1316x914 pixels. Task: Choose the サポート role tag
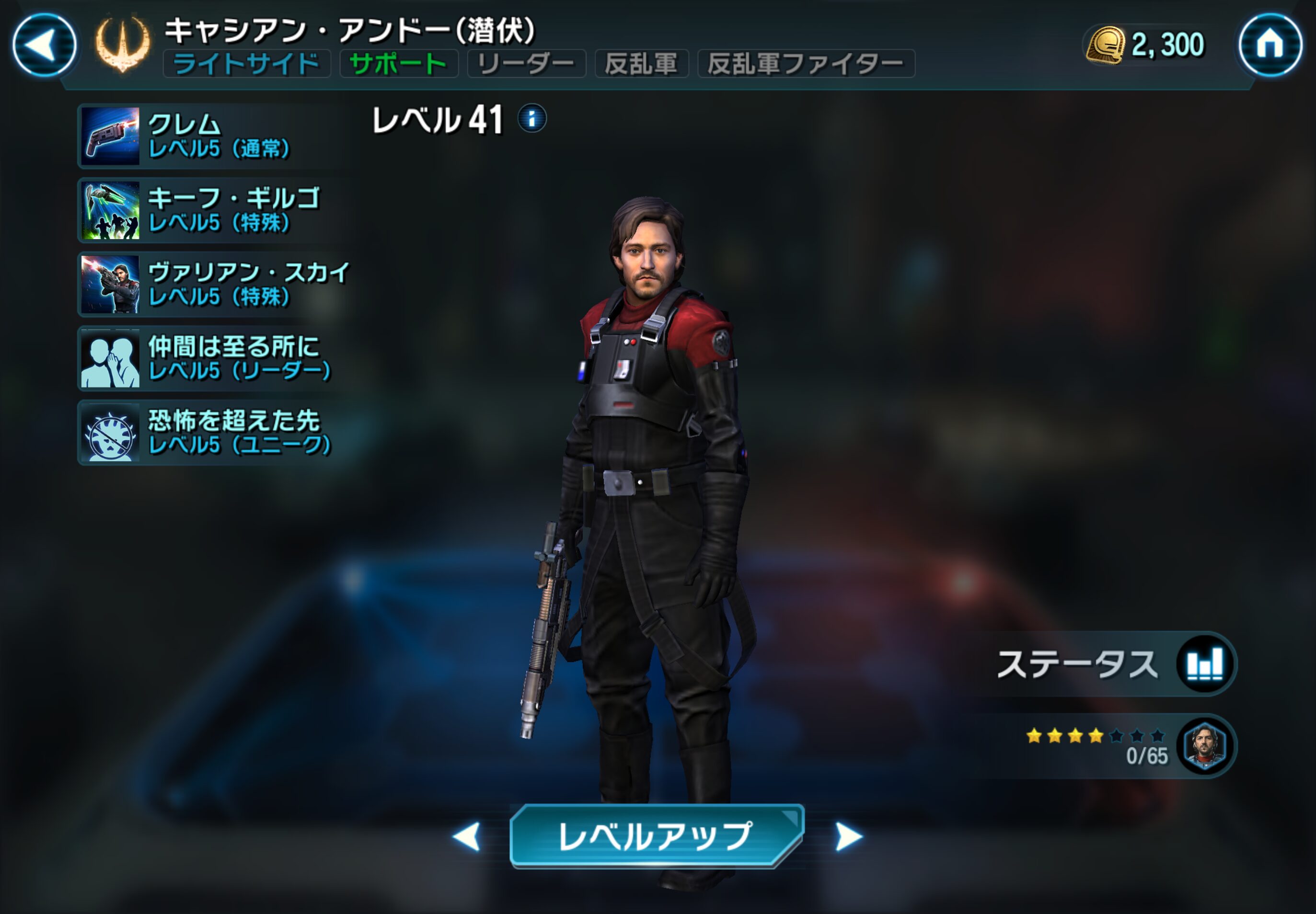[x=398, y=64]
